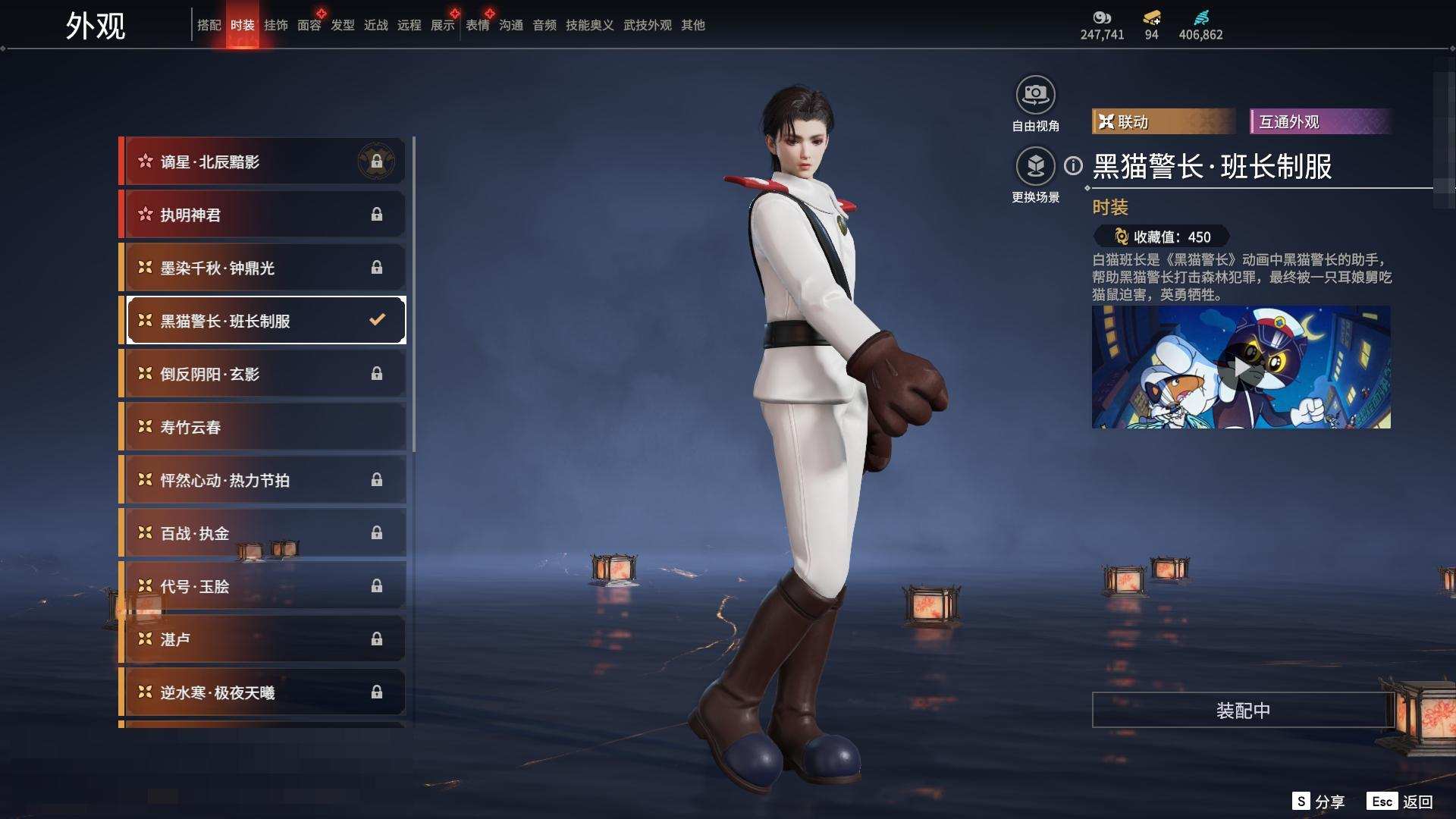
Task: Open the outfit info icon
Action: click(1073, 166)
